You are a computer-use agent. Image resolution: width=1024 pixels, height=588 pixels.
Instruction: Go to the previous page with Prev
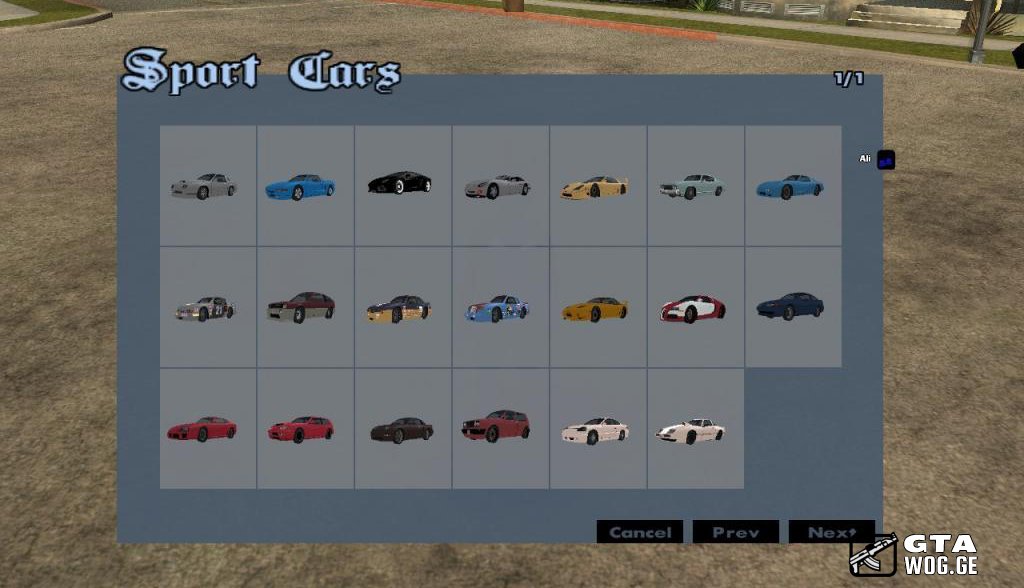coord(736,532)
